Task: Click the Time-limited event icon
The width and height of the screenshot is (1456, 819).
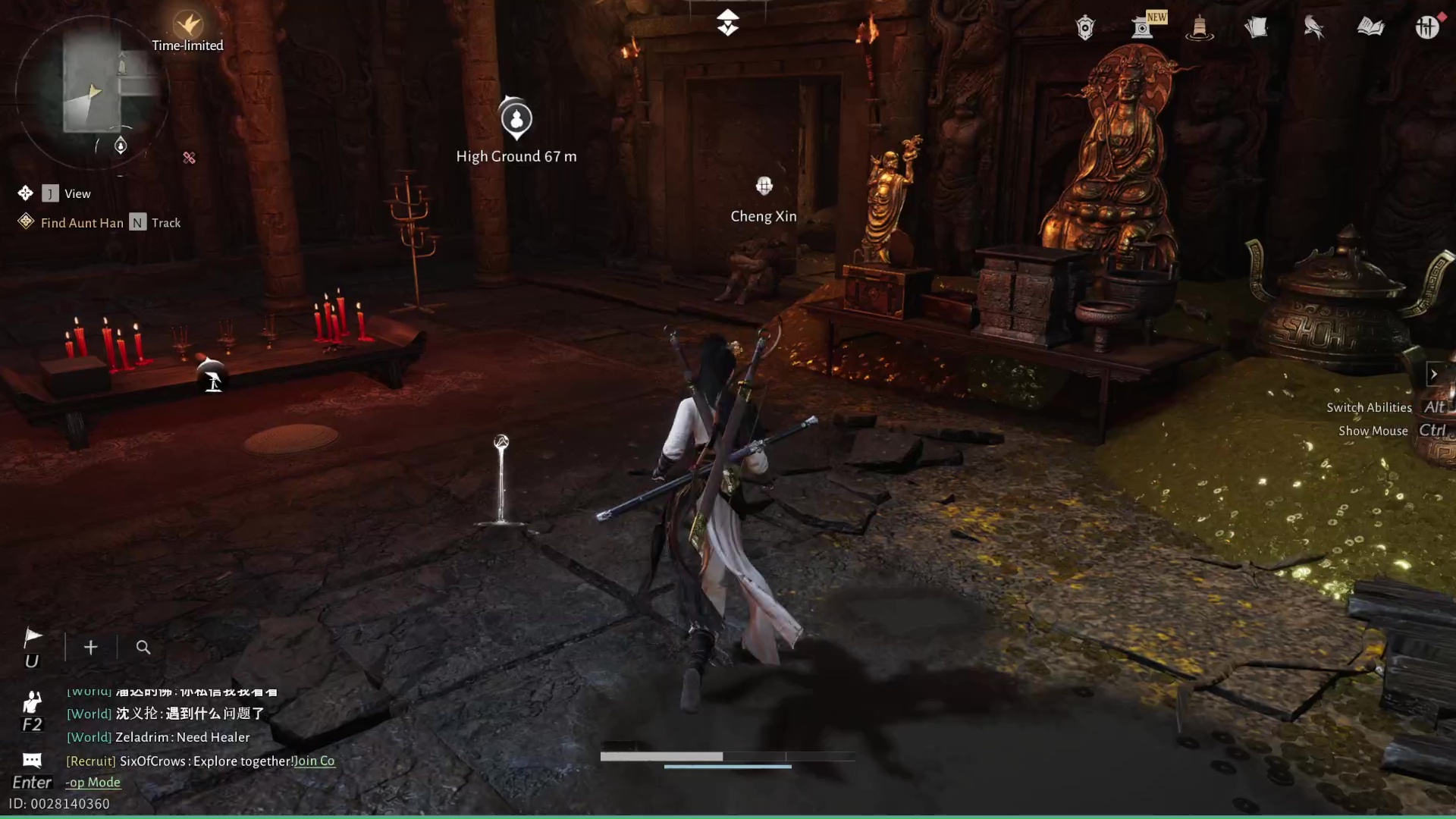Action: point(187,24)
